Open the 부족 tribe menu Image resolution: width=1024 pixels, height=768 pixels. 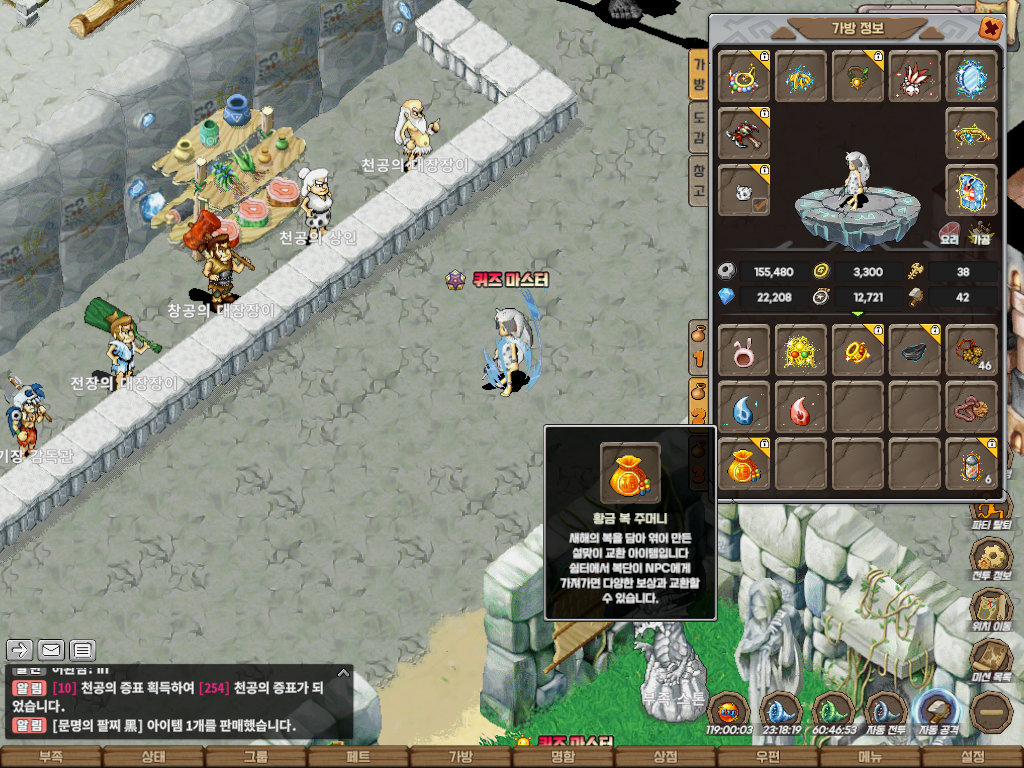point(50,757)
